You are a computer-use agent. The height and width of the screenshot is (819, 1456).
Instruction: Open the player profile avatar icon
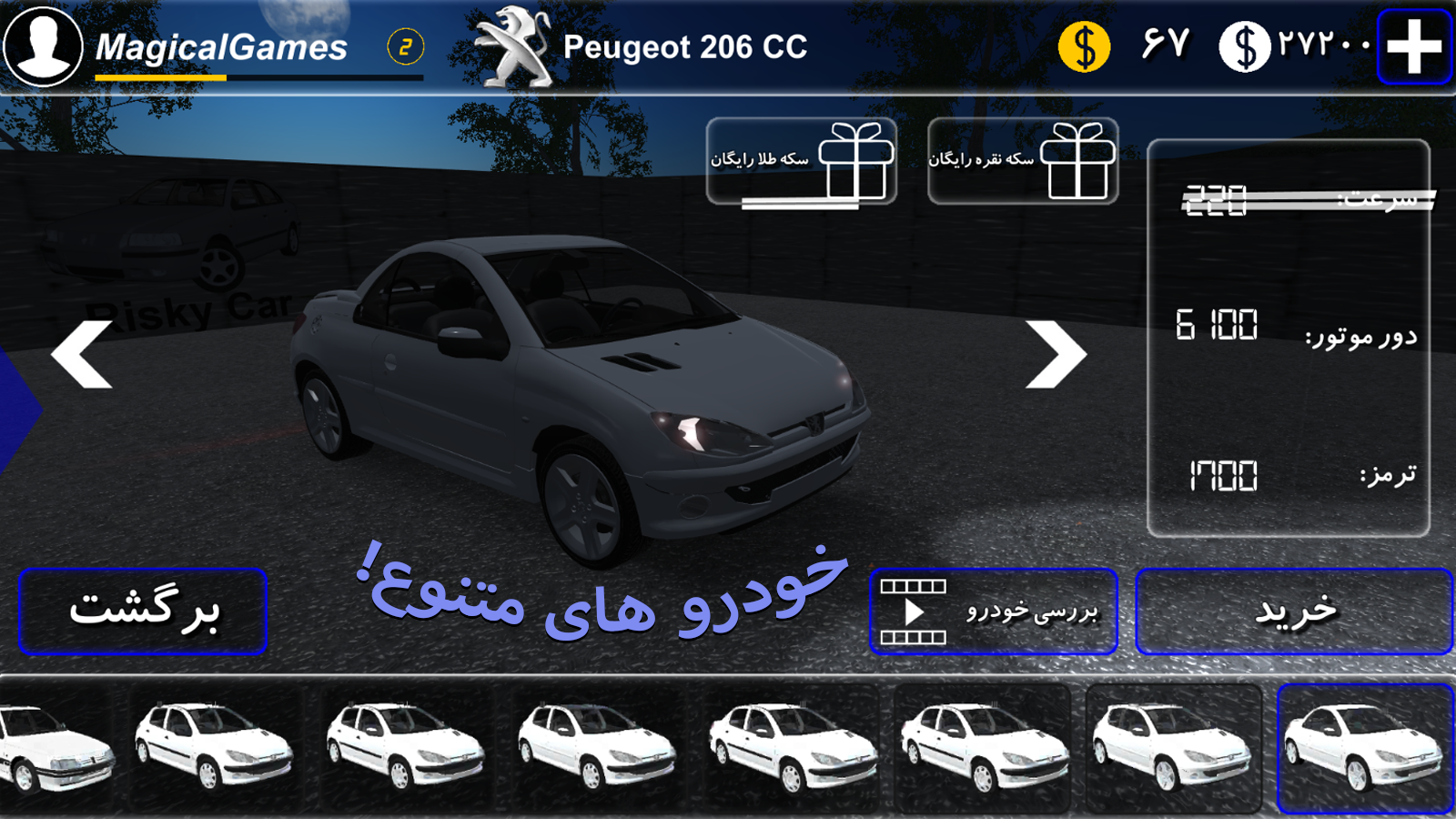(41, 45)
